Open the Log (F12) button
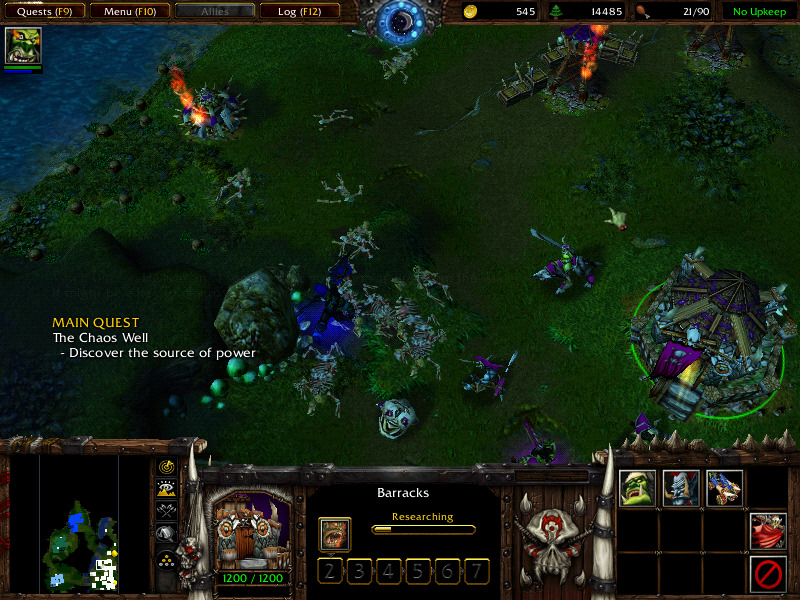Viewport: 800px width, 600px height. coord(300,12)
